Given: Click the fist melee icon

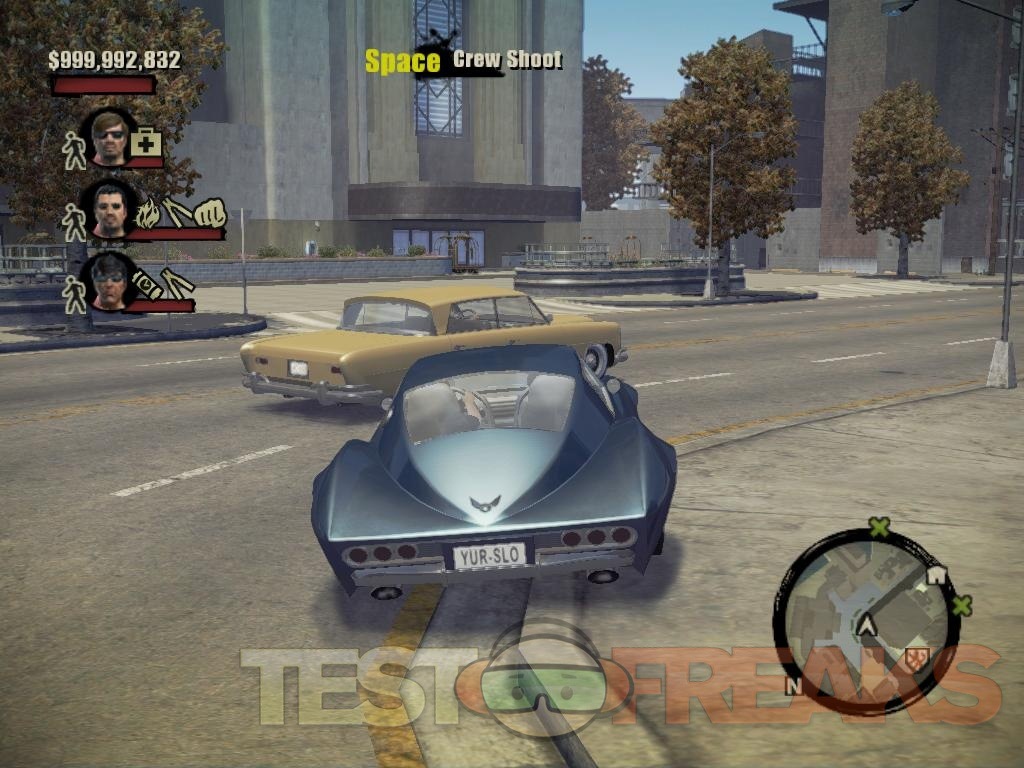Looking at the screenshot, I should (209, 213).
